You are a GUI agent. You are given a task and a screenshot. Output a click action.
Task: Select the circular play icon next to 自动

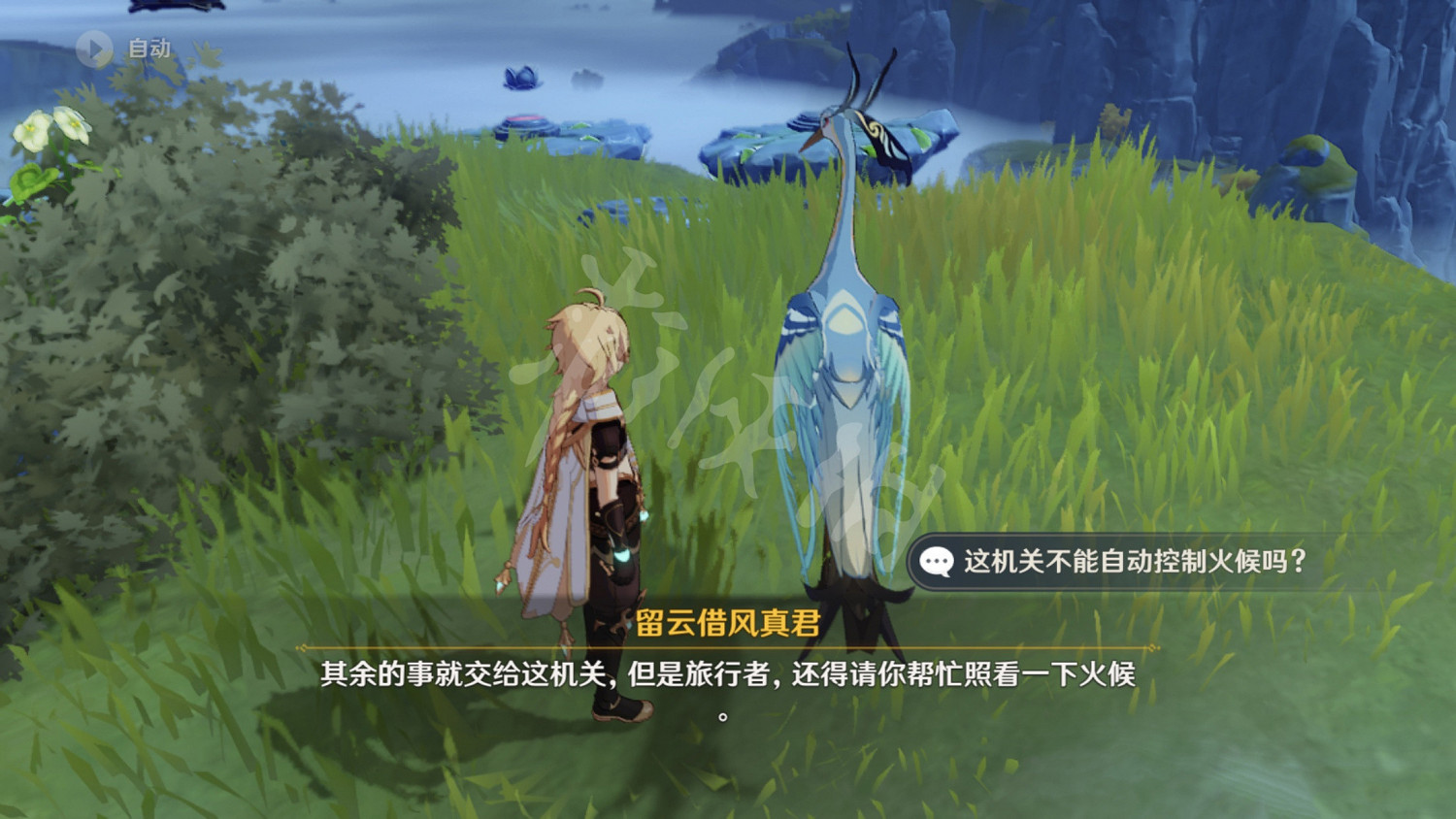point(93,49)
